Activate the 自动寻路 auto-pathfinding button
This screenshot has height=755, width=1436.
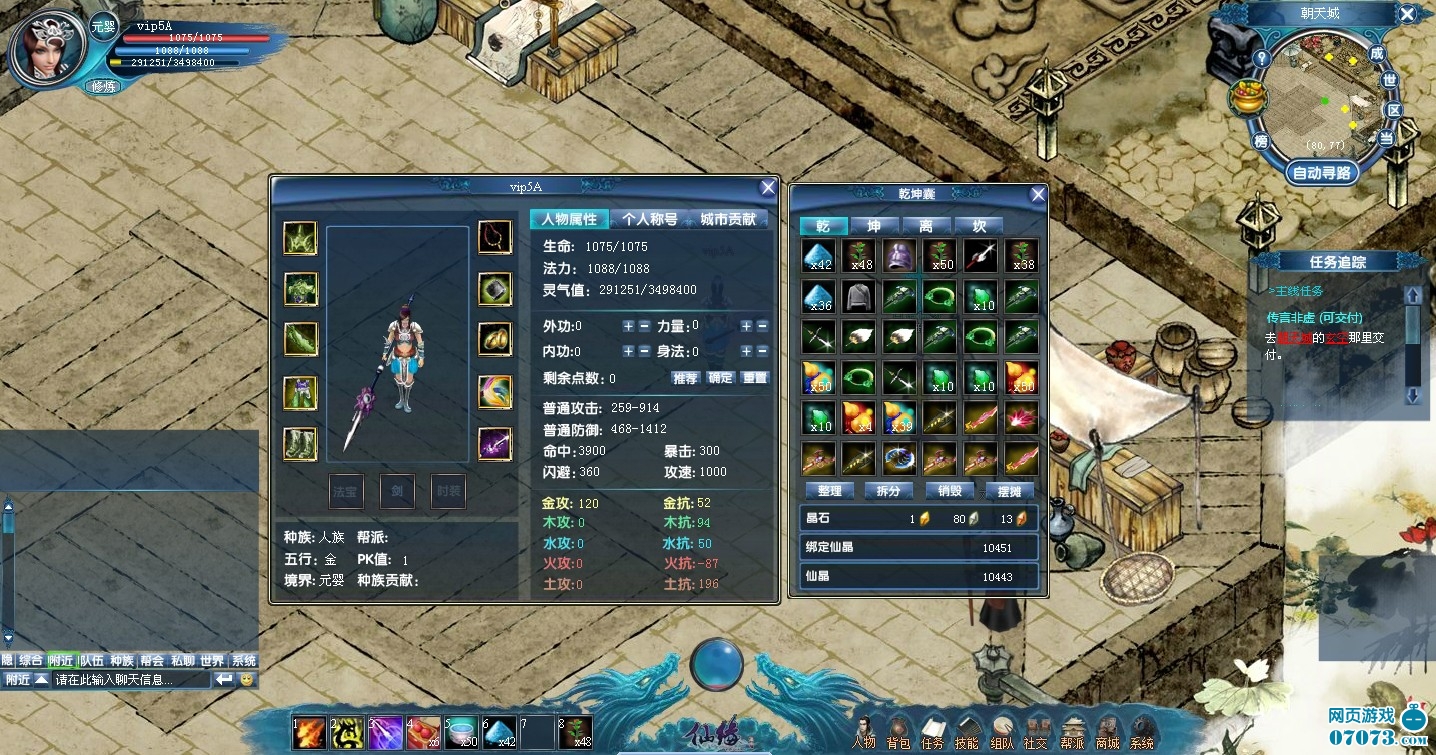[x=1322, y=172]
